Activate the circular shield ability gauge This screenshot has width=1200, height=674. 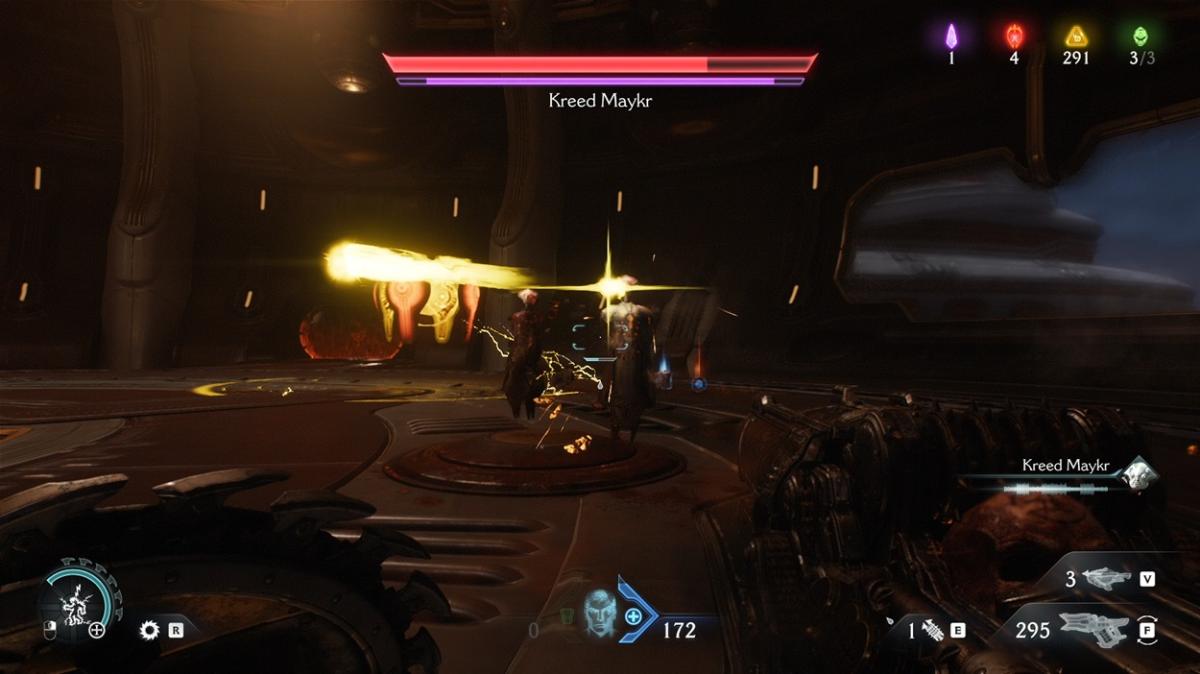click(x=77, y=602)
